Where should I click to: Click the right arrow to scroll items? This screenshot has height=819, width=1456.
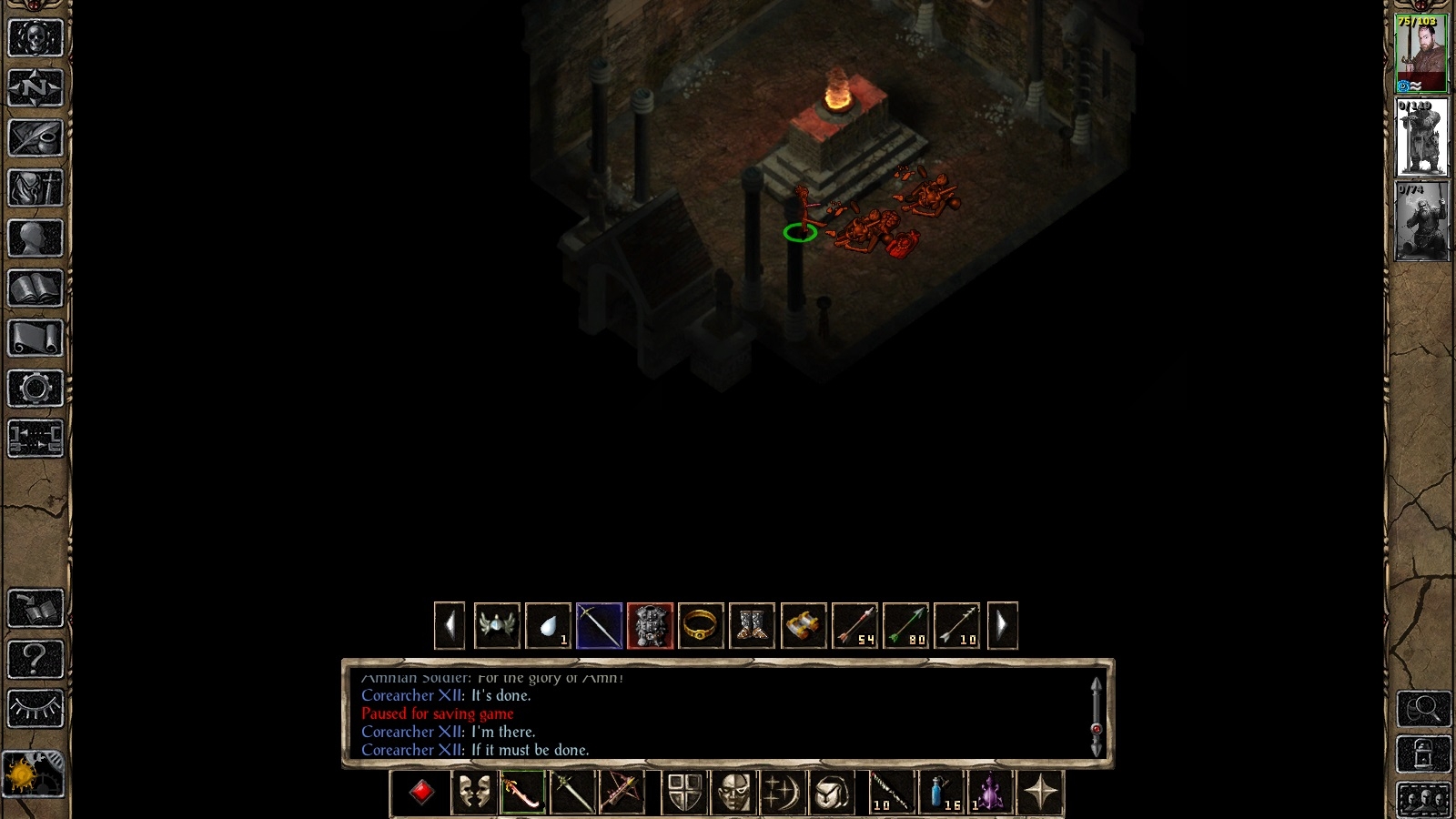tap(1001, 624)
